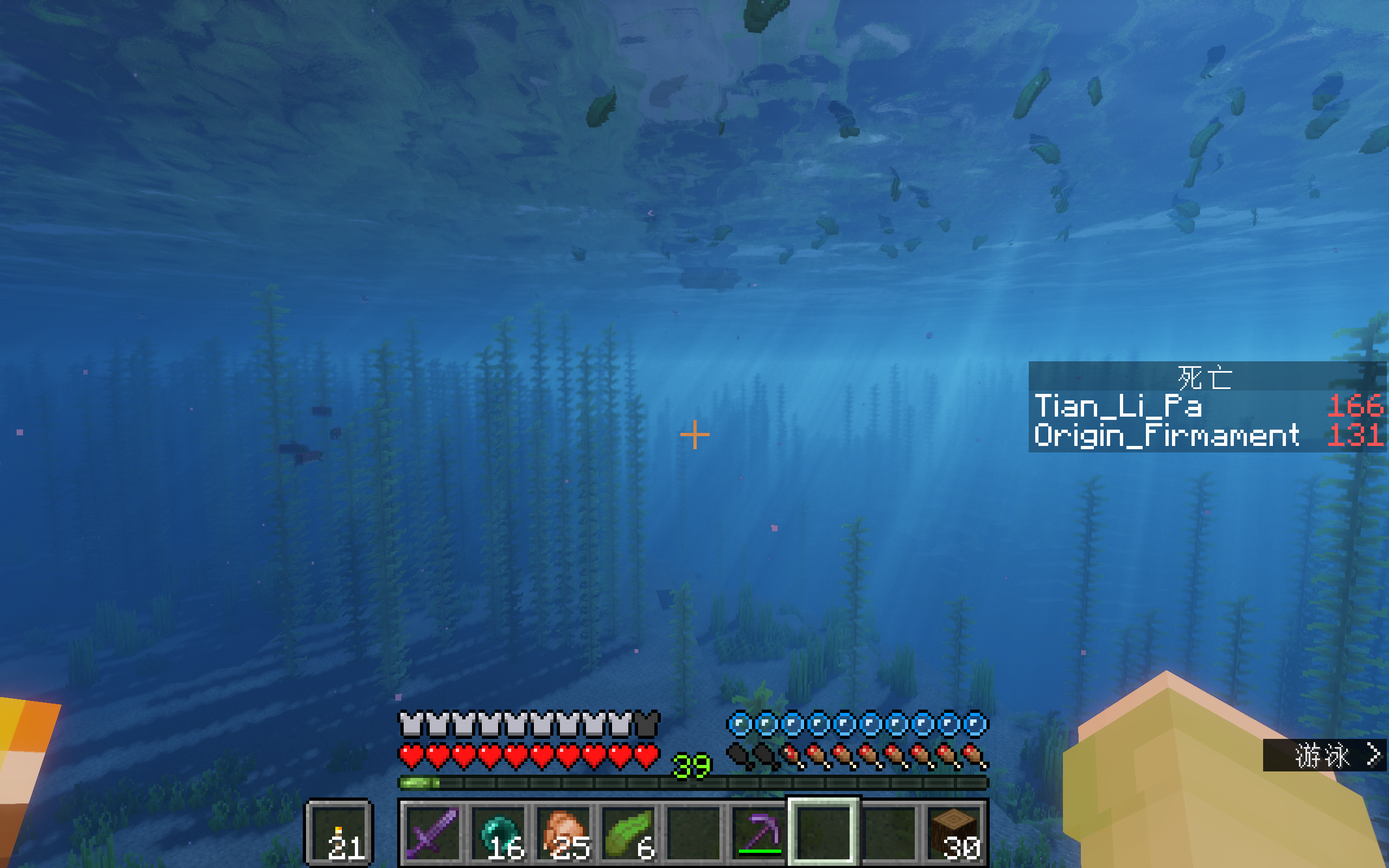Select the enchanted sword hotbar slot
Viewport: 1389px width, 868px height.
(x=432, y=832)
